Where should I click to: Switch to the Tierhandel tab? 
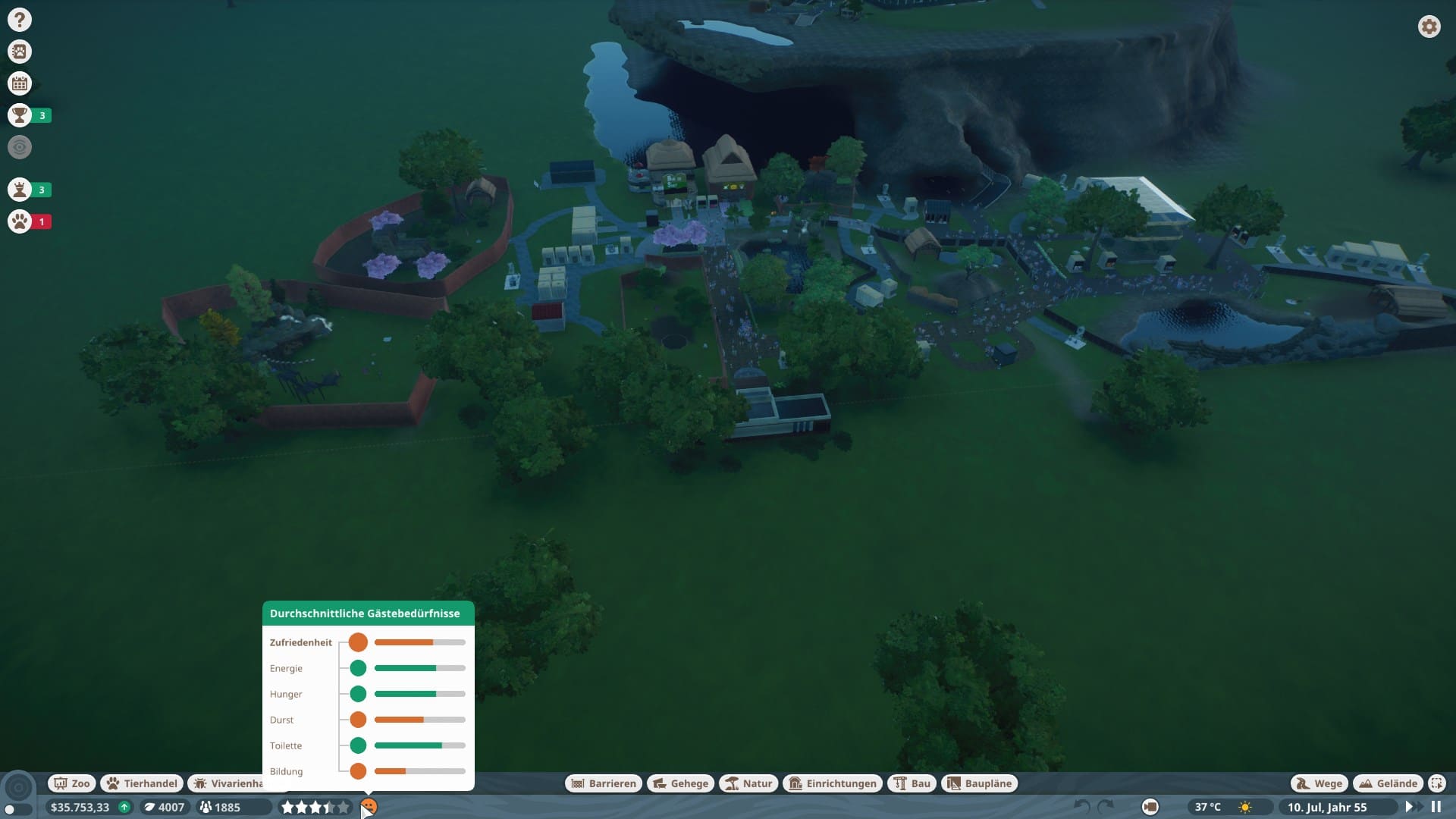tap(143, 783)
